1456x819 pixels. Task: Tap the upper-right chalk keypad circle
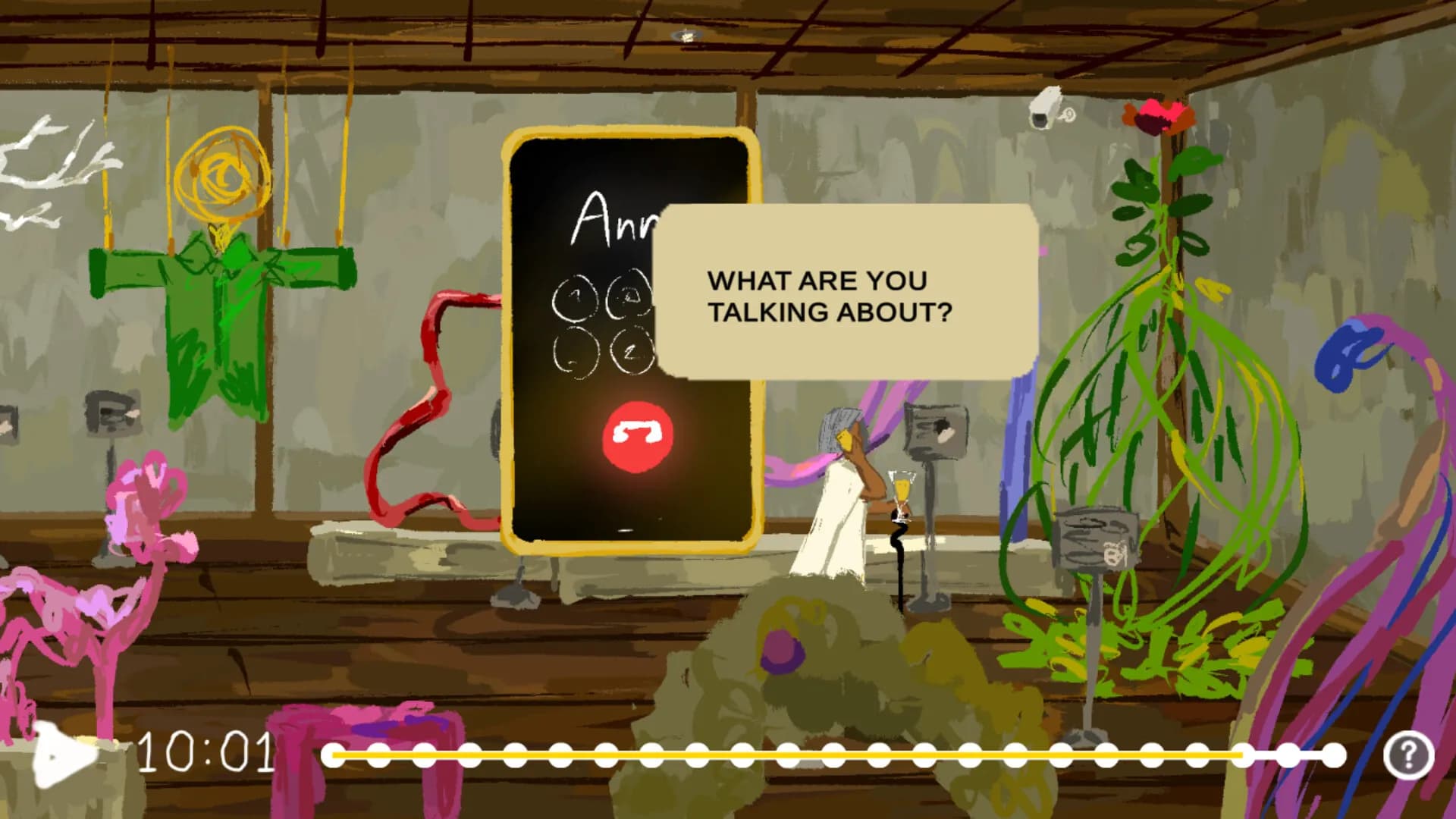[631, 296]
